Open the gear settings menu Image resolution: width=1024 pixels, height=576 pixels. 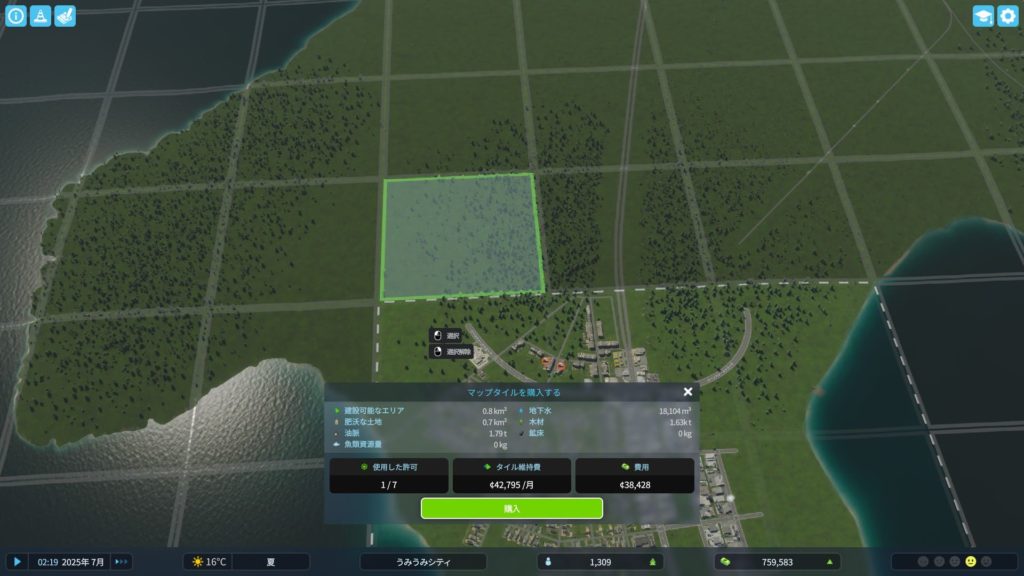1008,16
